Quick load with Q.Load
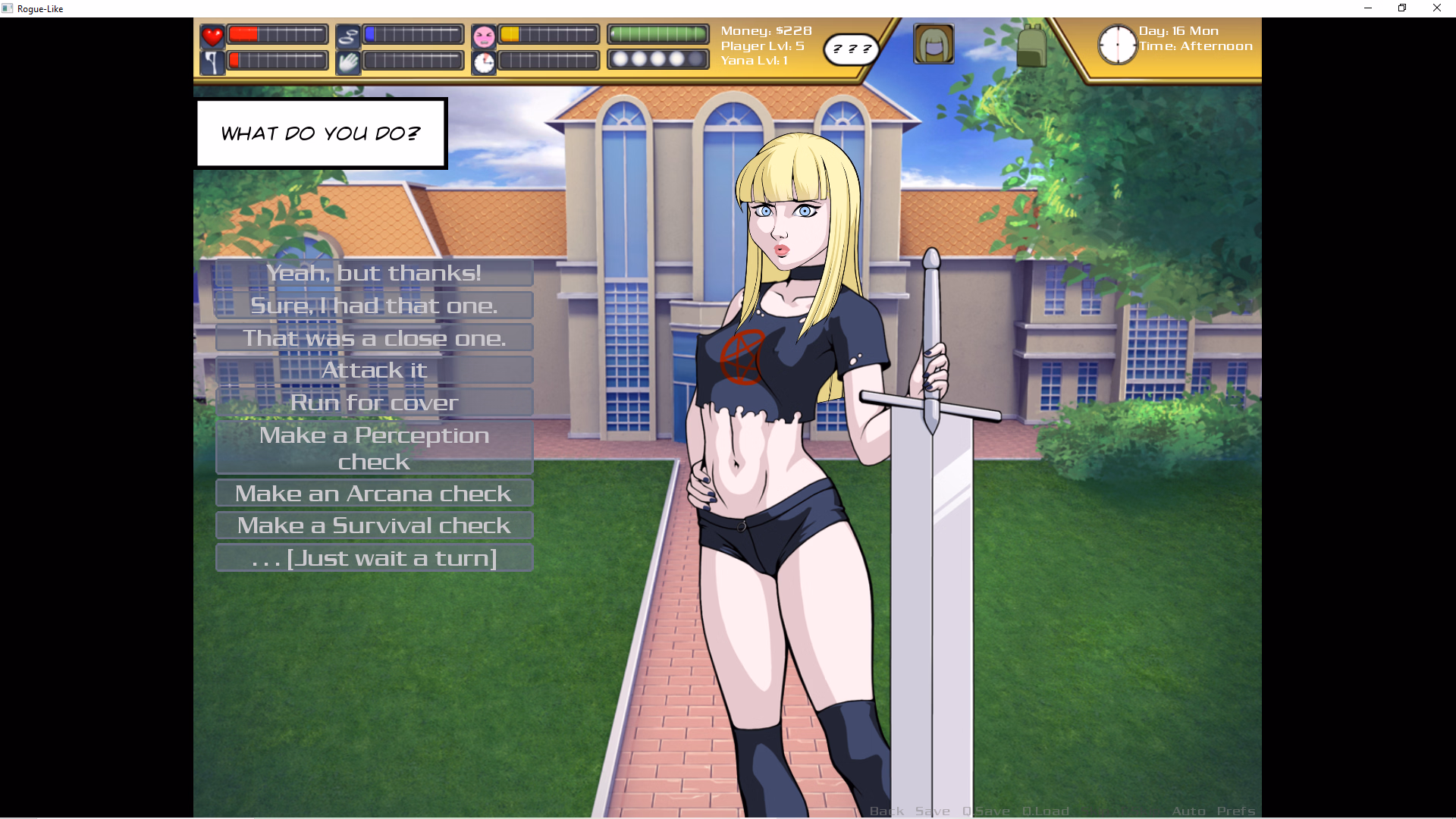Image resolution: width=1456 pixels, height=819 pixels. (x=1045, y=811)
